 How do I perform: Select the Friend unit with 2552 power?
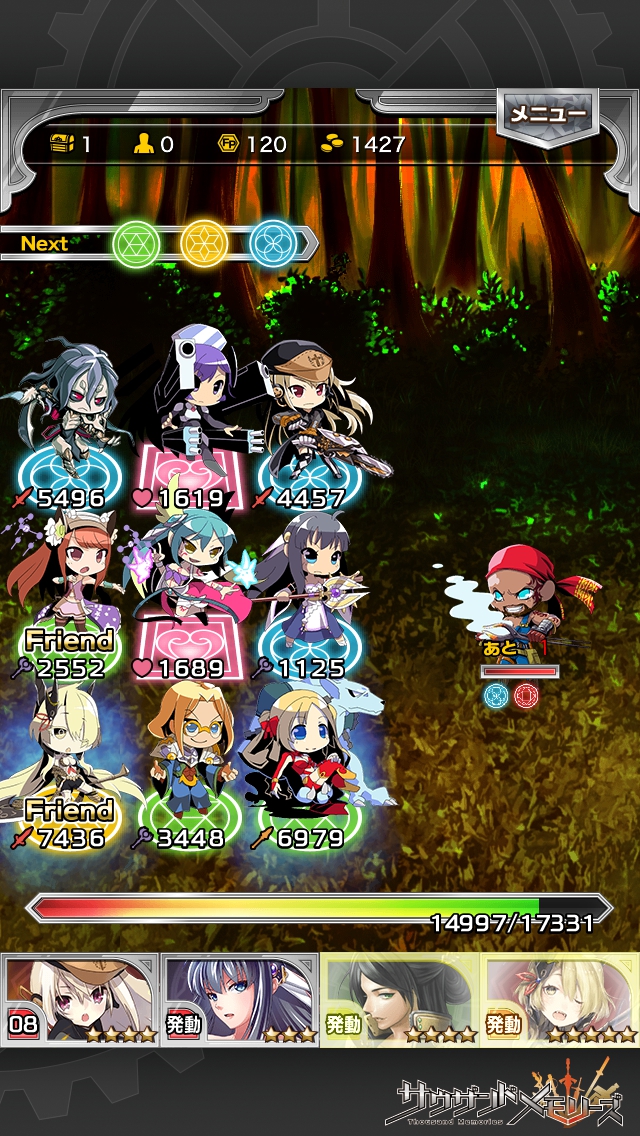click(66, 590)
